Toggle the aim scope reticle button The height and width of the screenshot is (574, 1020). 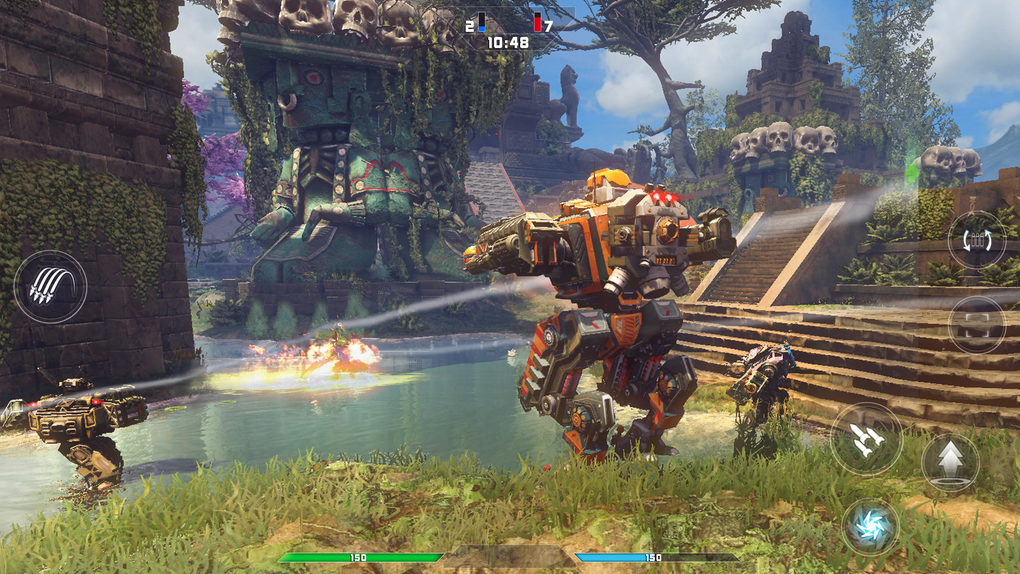tap(976, 325)
